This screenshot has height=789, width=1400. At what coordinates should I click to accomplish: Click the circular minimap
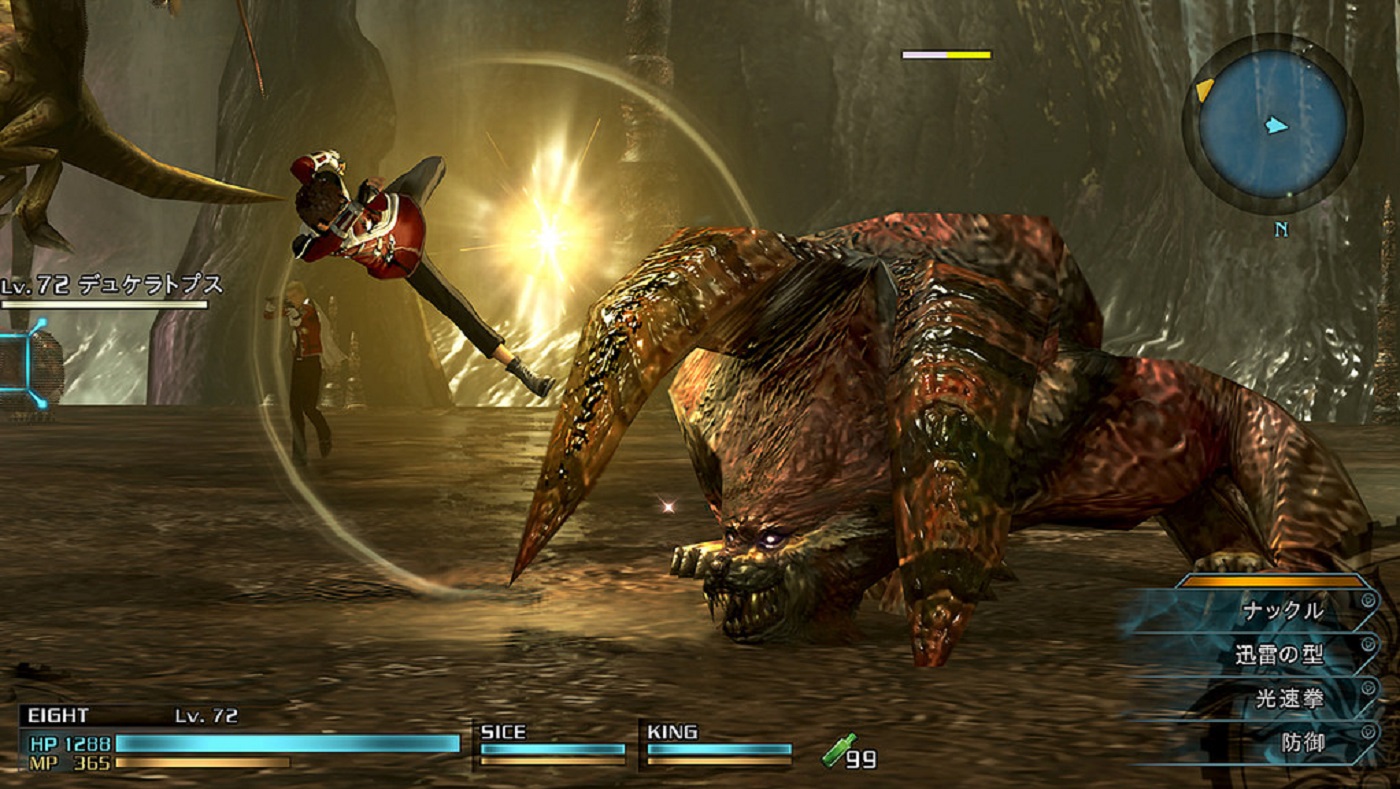[x=1271, y=125]
